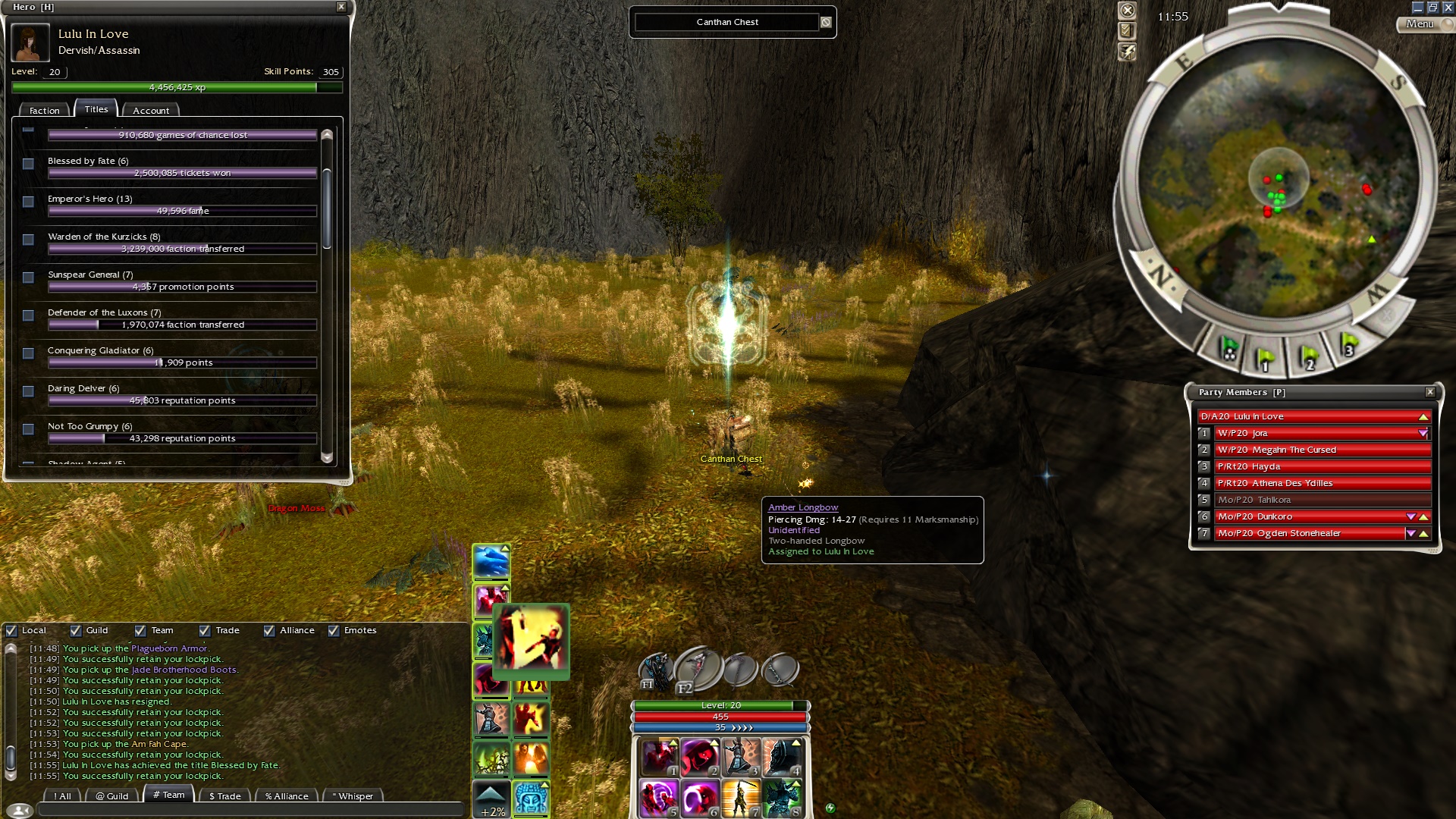
Task: Open the Menu button
Action: click(1420, 24)
